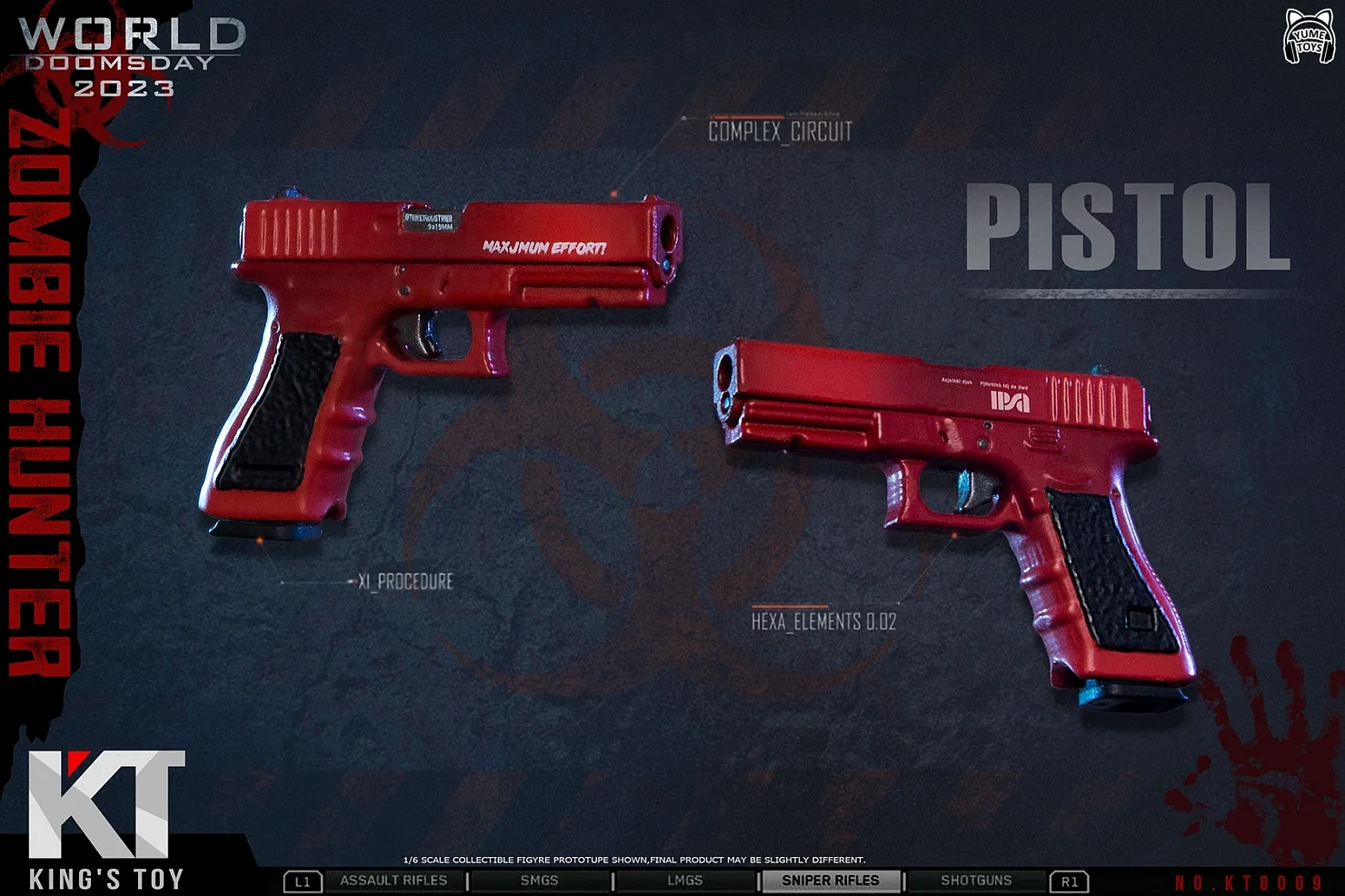Open the SMGs weapon category

[x=539, y=881]
